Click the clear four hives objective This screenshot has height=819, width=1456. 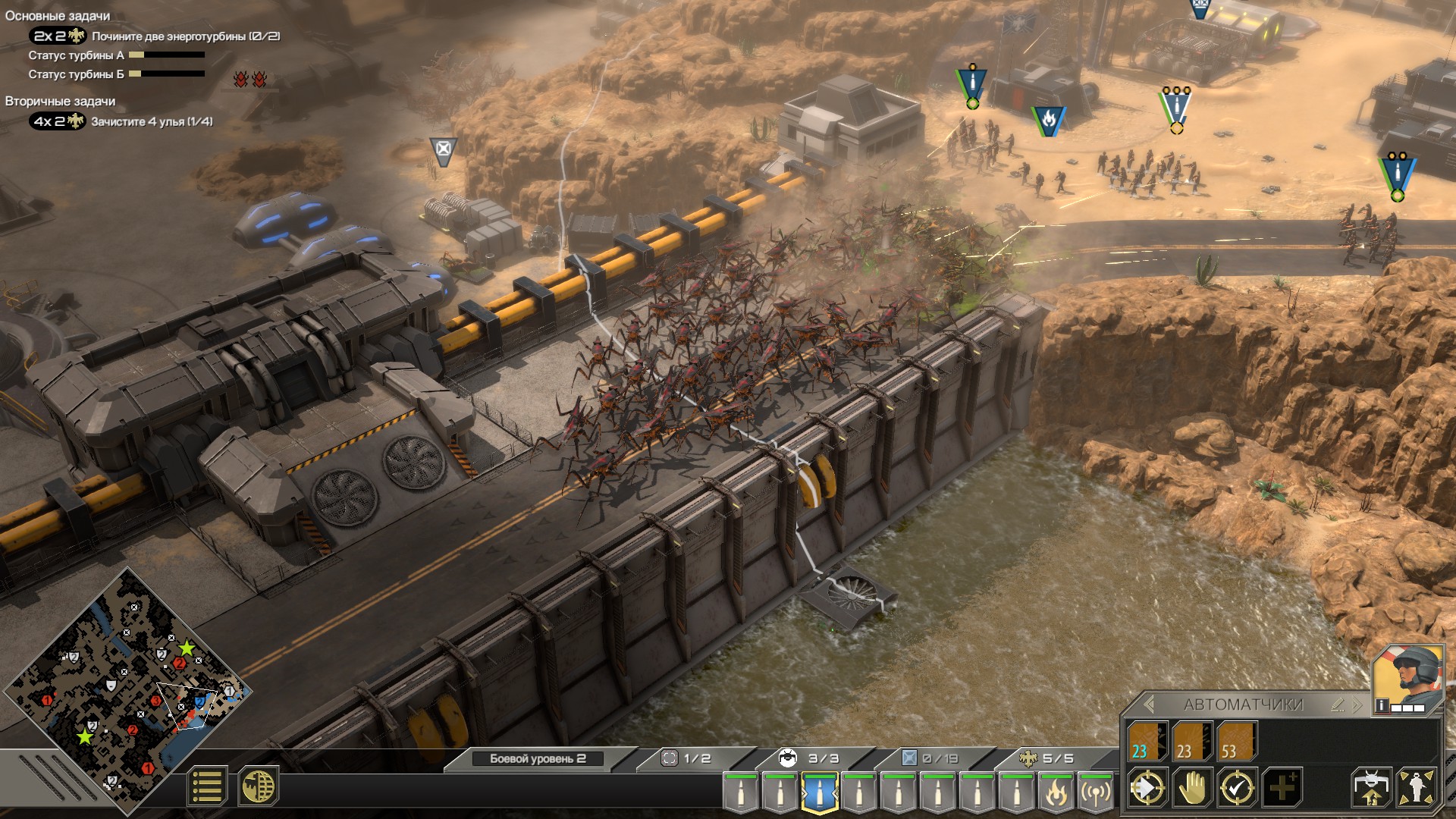(x=152, y=121)
